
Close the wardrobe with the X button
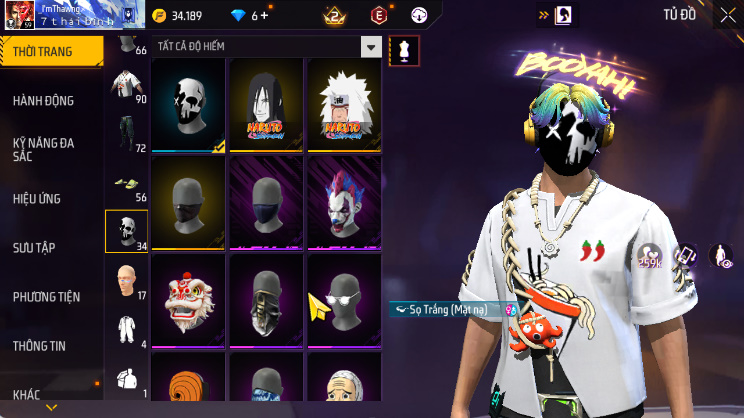click(x=727, y=15)
